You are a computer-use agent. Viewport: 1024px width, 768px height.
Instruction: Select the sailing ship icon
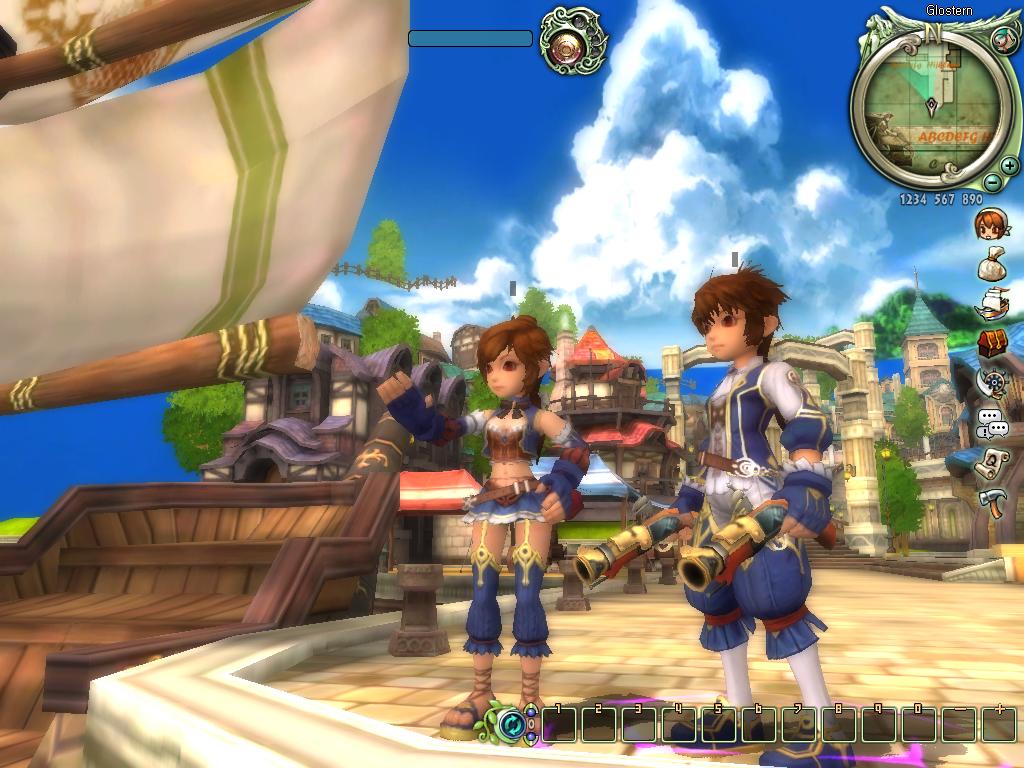992,303
